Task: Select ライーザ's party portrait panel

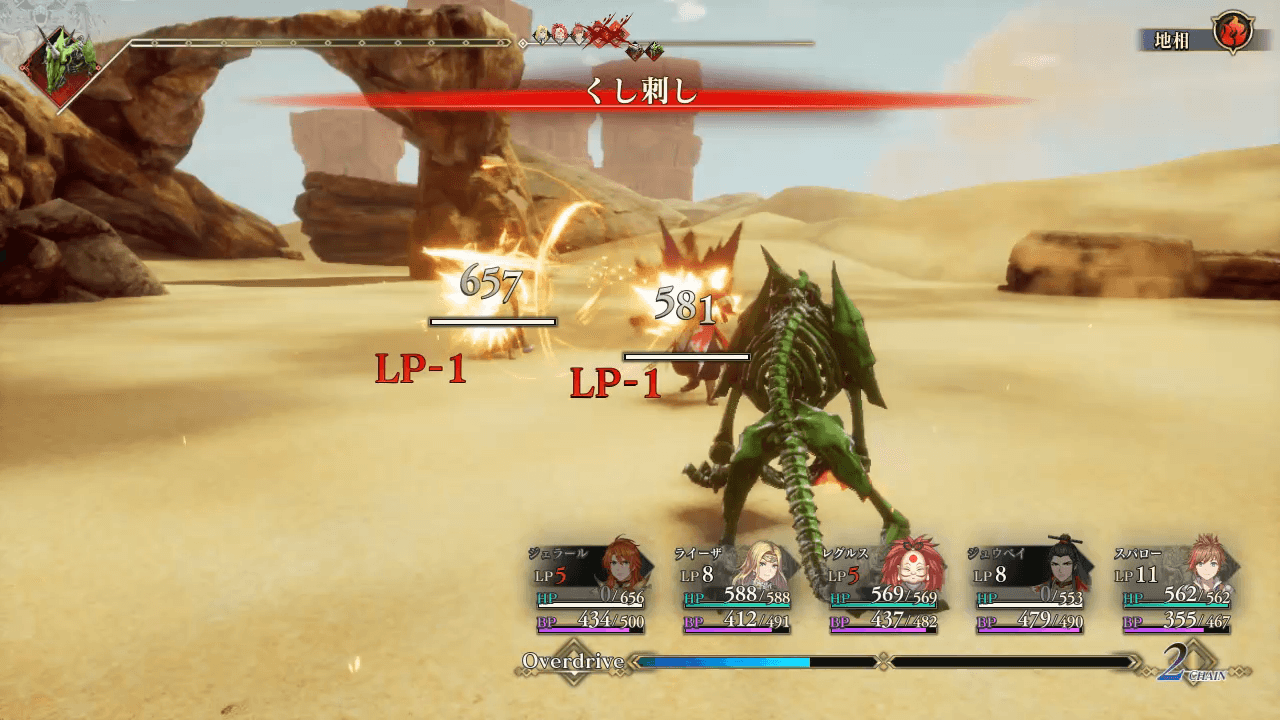Action: (736, 590)
